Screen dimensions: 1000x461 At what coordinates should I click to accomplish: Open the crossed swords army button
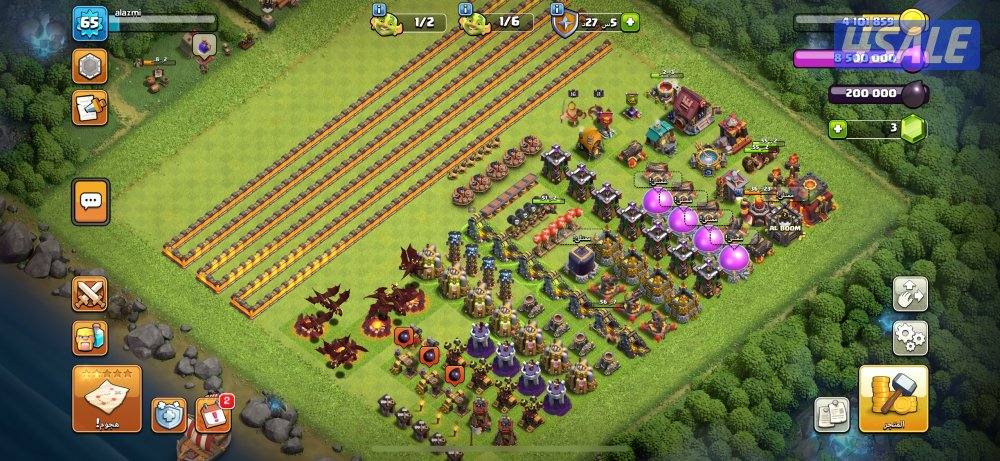tap(89, 294)
